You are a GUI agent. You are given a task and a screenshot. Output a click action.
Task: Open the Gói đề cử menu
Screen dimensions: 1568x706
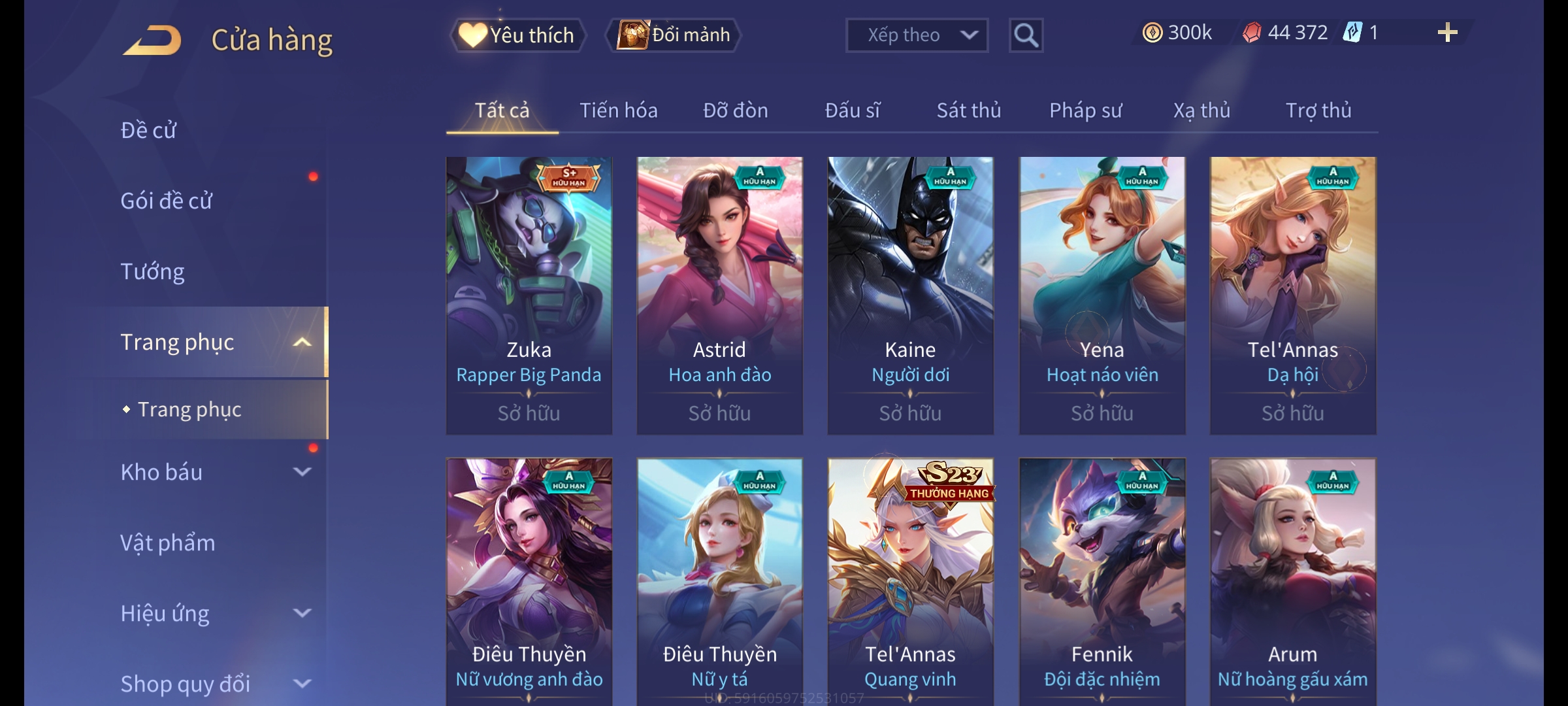[x=167, y=201]
